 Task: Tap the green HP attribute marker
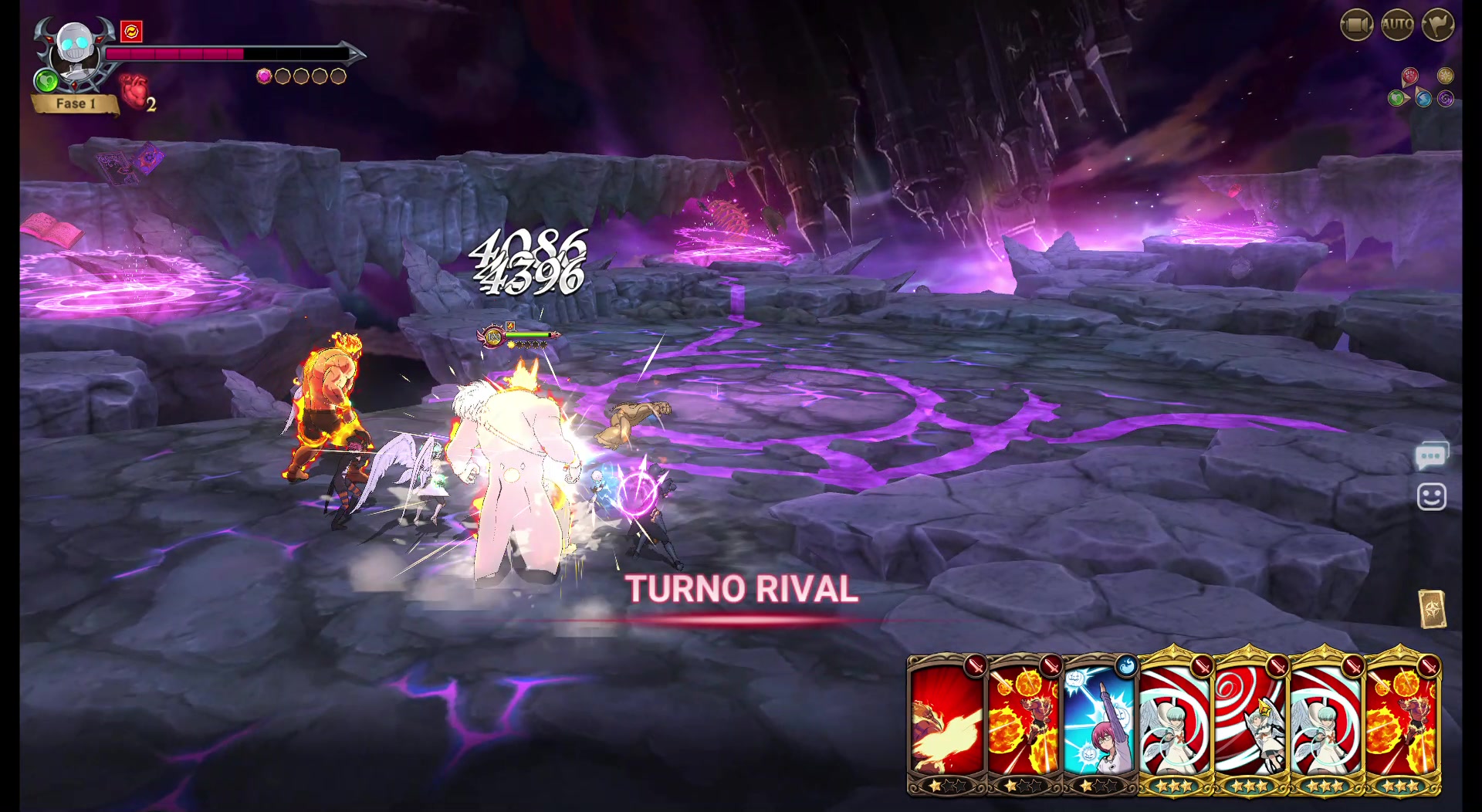[1396, 99]
